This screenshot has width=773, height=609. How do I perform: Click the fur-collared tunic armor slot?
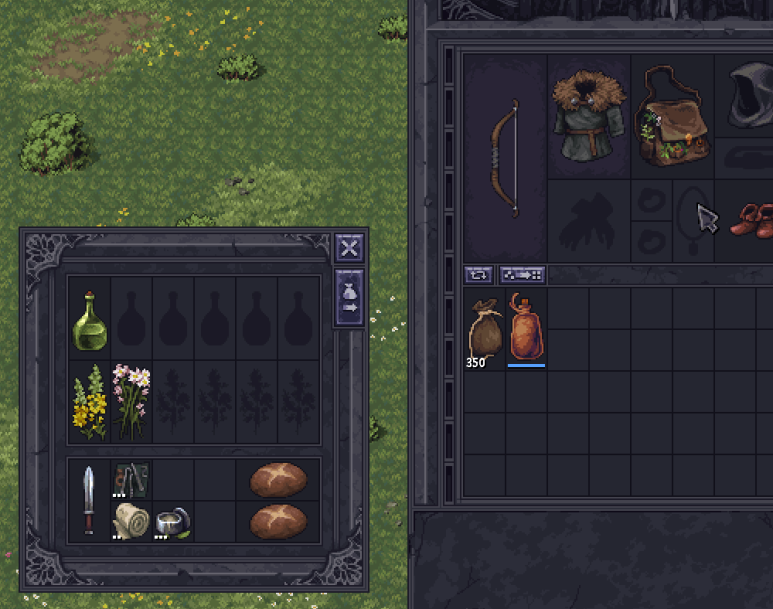click(588, 115)
